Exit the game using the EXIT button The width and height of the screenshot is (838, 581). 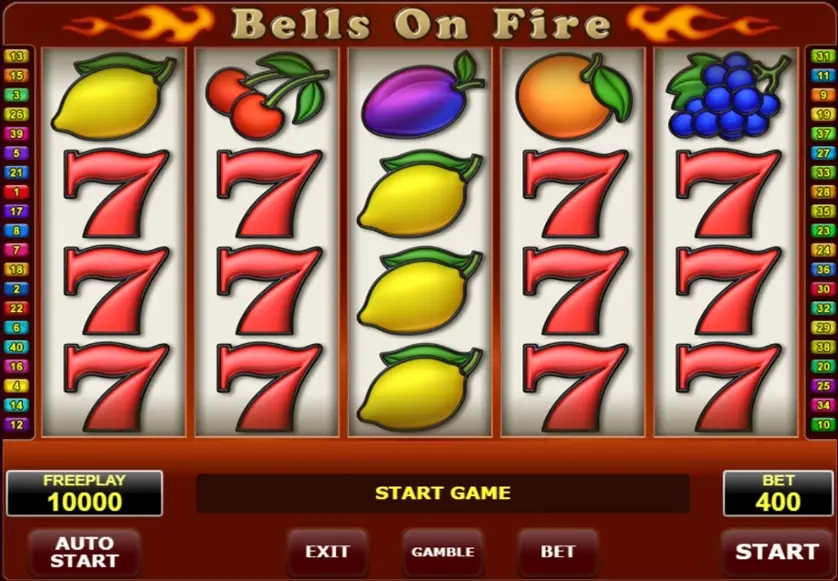coord(327,551)
